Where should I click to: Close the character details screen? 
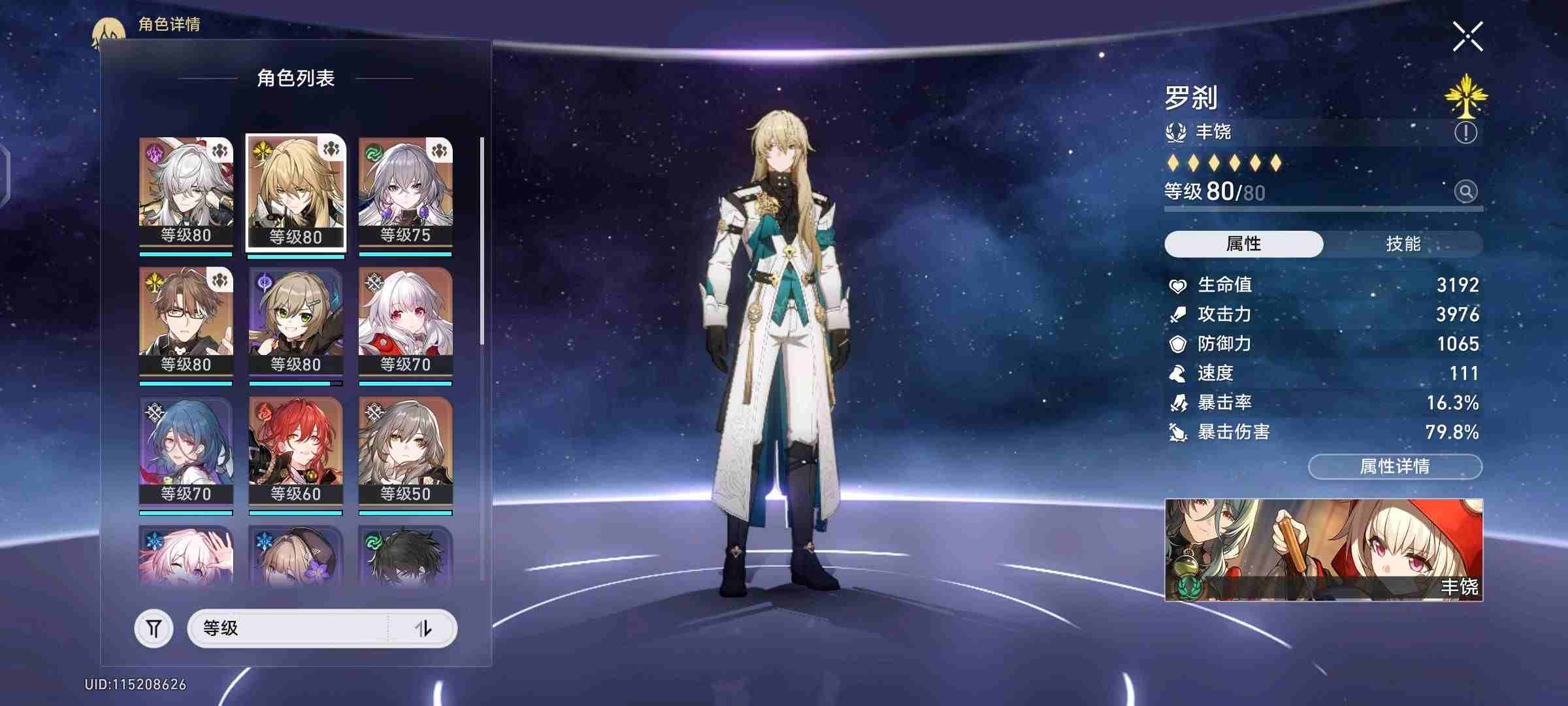click(x=1467, y=37)
